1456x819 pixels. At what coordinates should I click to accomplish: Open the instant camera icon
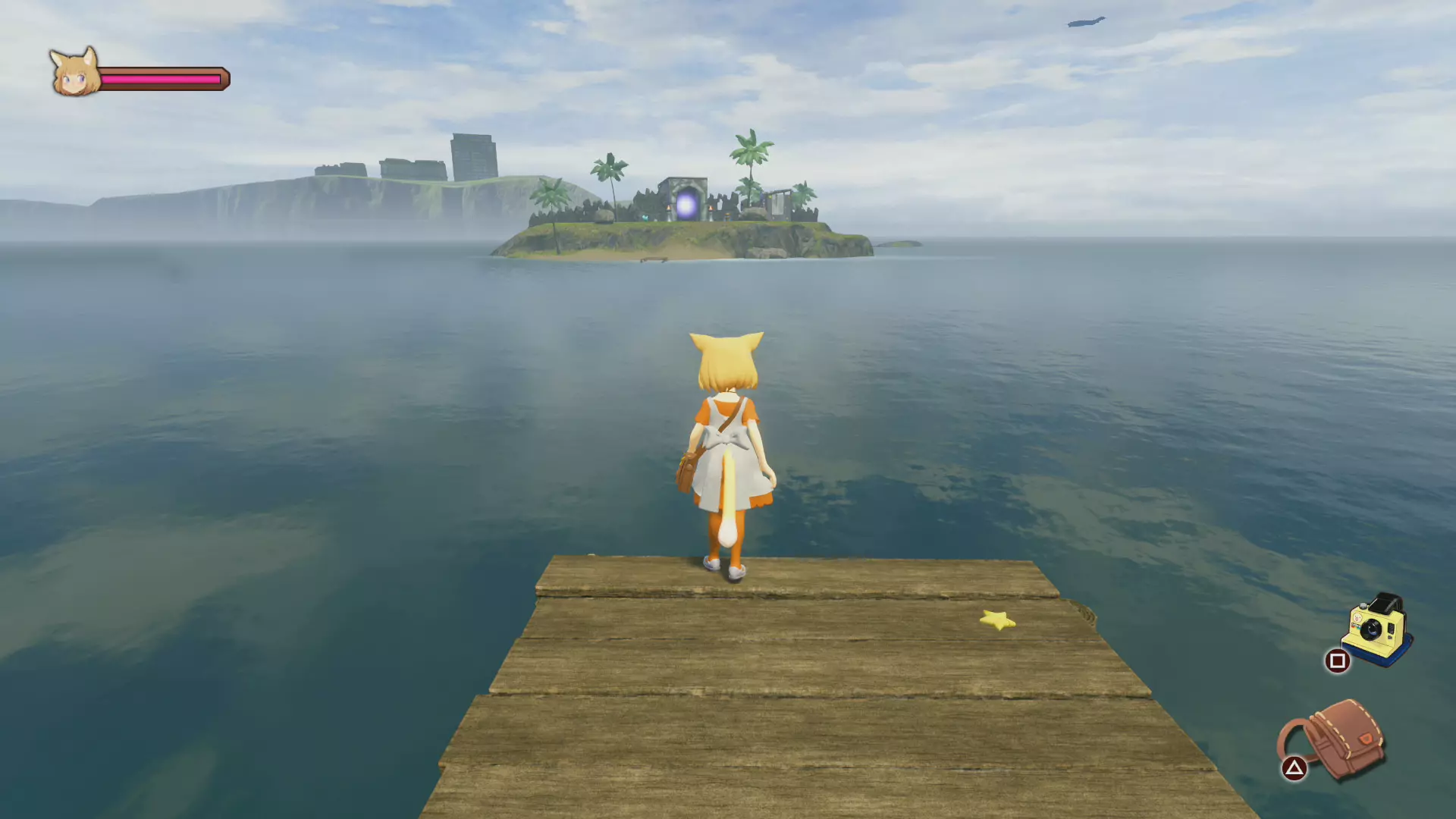[1376, 629]
